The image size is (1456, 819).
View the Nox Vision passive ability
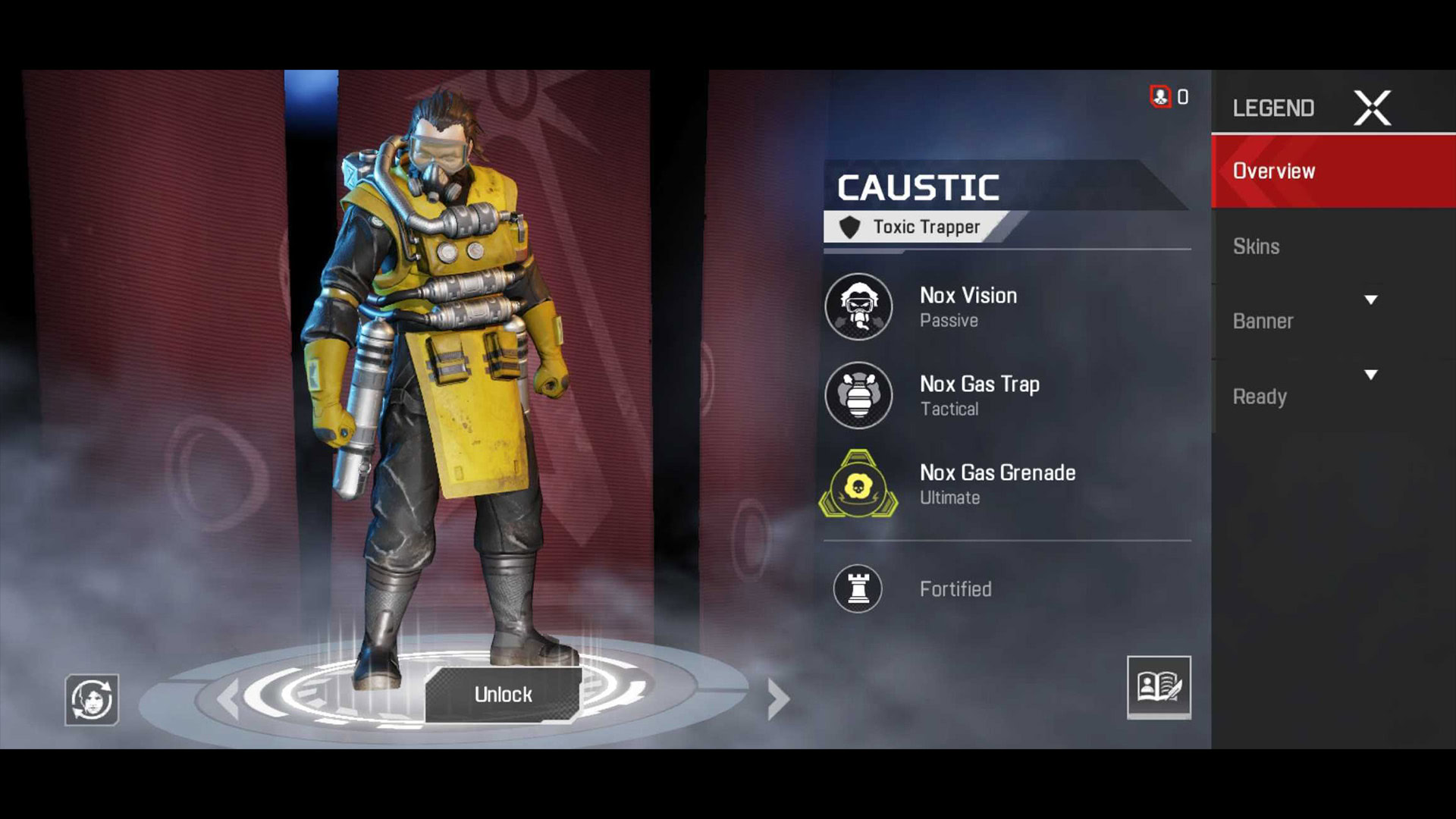coord(859,307)
